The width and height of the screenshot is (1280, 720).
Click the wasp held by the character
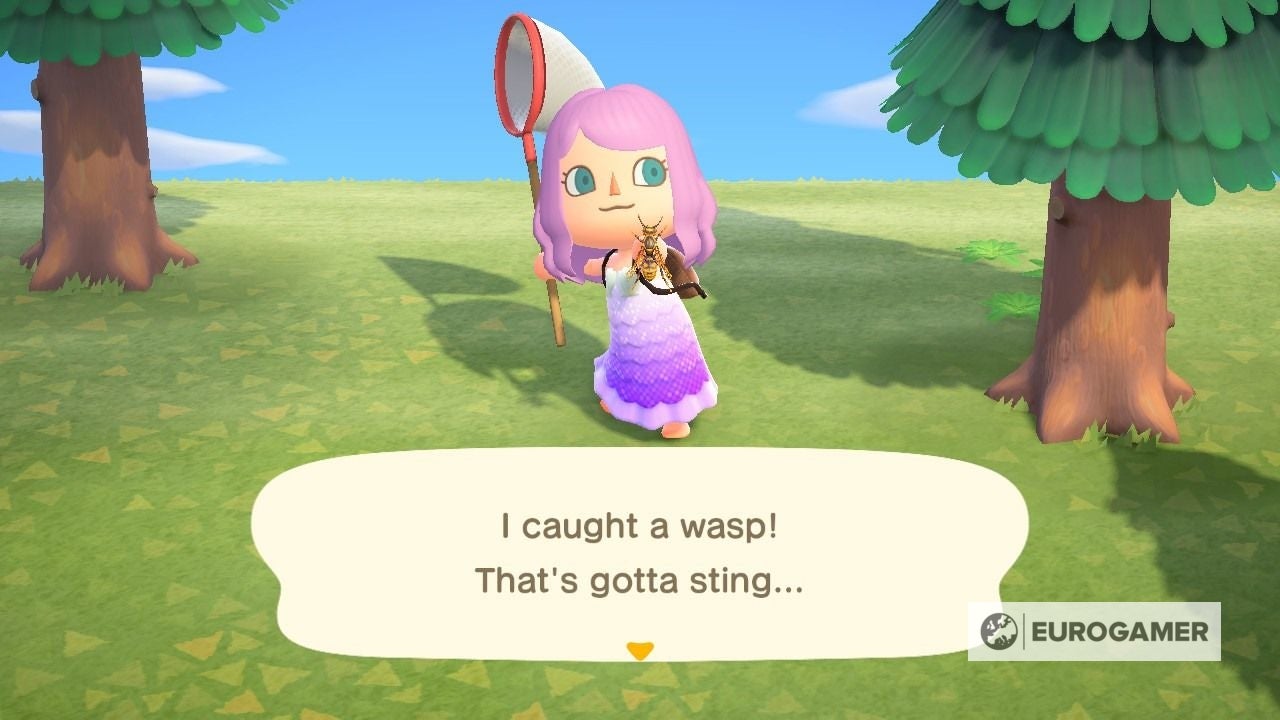[x=652, y=248]
